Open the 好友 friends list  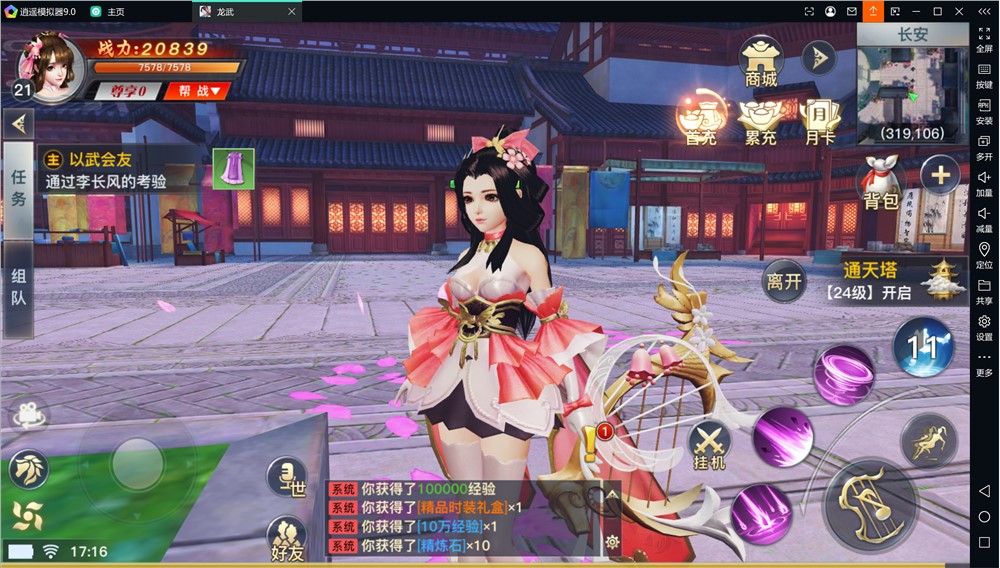click(x=287, y=539)
